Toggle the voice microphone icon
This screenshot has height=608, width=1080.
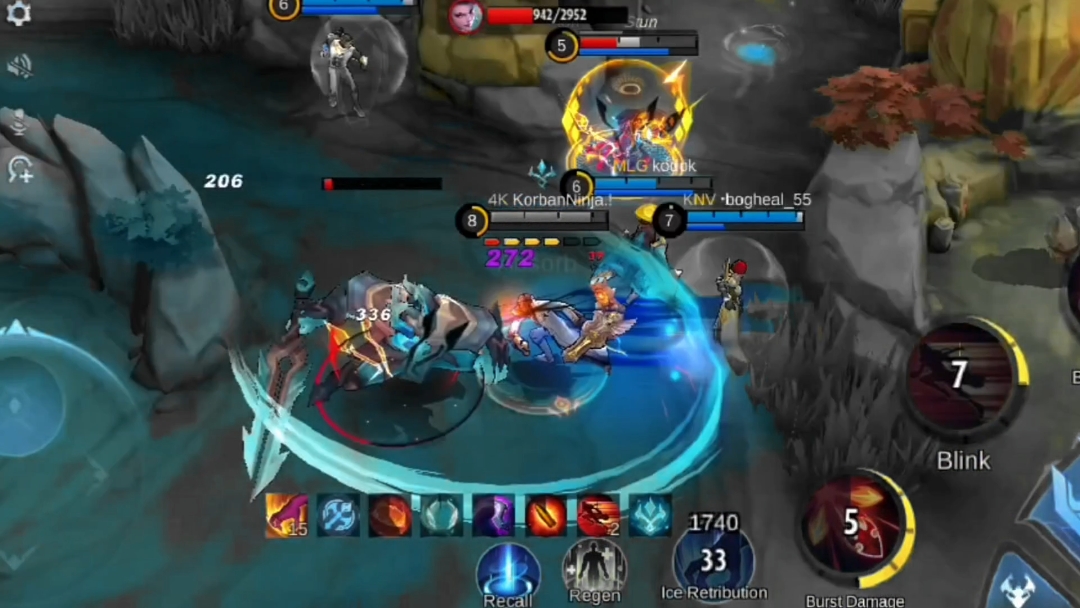[x=19, y=122]
